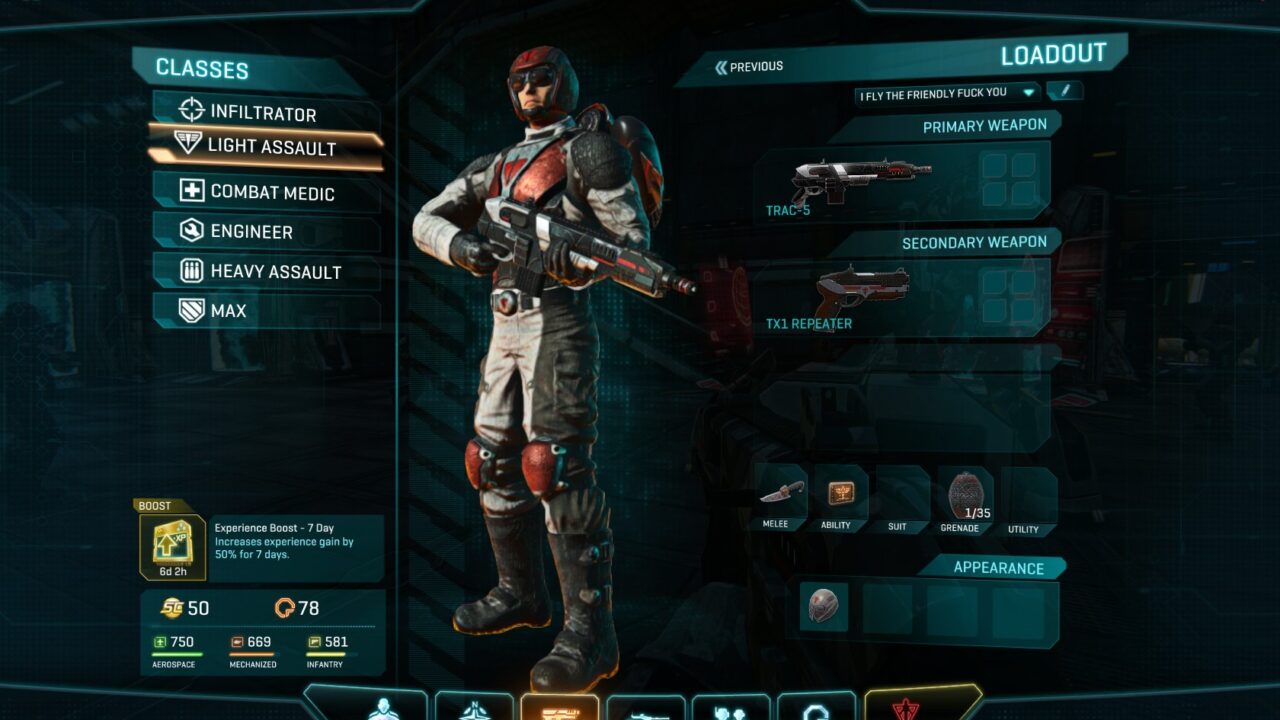The image size is (1280, 720).
Task: Pick the Engineer class
Action: click(251, 231)
